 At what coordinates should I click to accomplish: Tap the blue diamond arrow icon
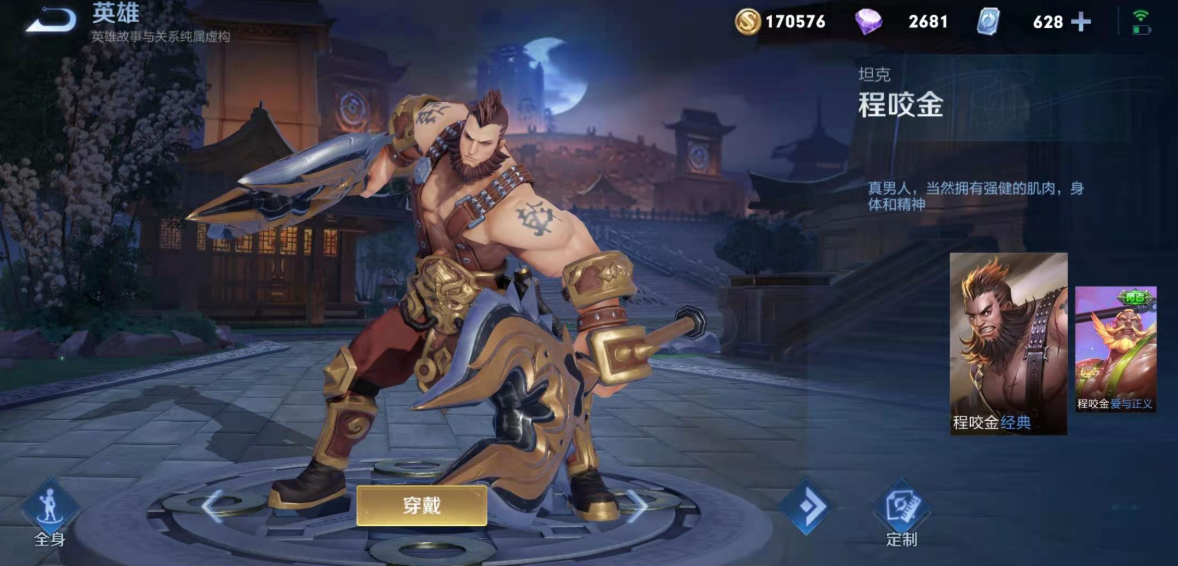coord(806,507)
